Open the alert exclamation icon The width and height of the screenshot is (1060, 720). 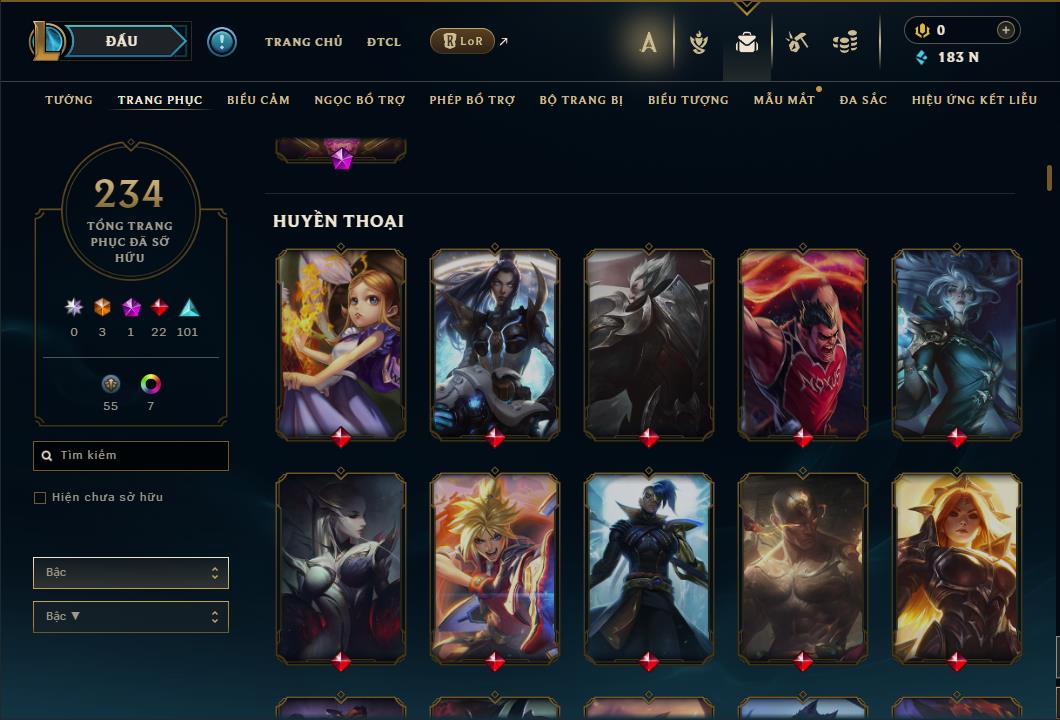pyautogui.click(x=222, y=41)
